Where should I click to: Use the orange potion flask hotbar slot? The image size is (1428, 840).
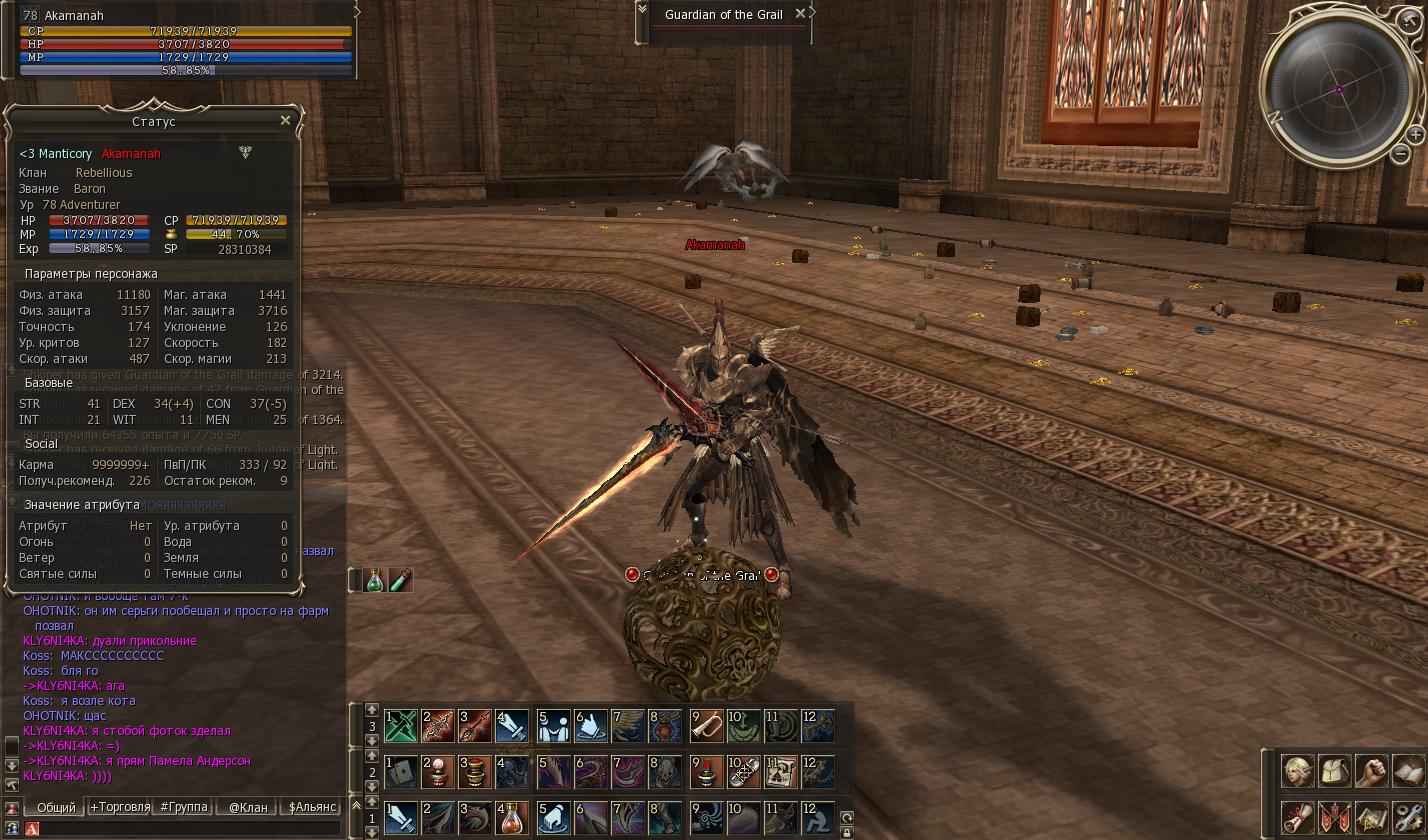coord(511,819)
